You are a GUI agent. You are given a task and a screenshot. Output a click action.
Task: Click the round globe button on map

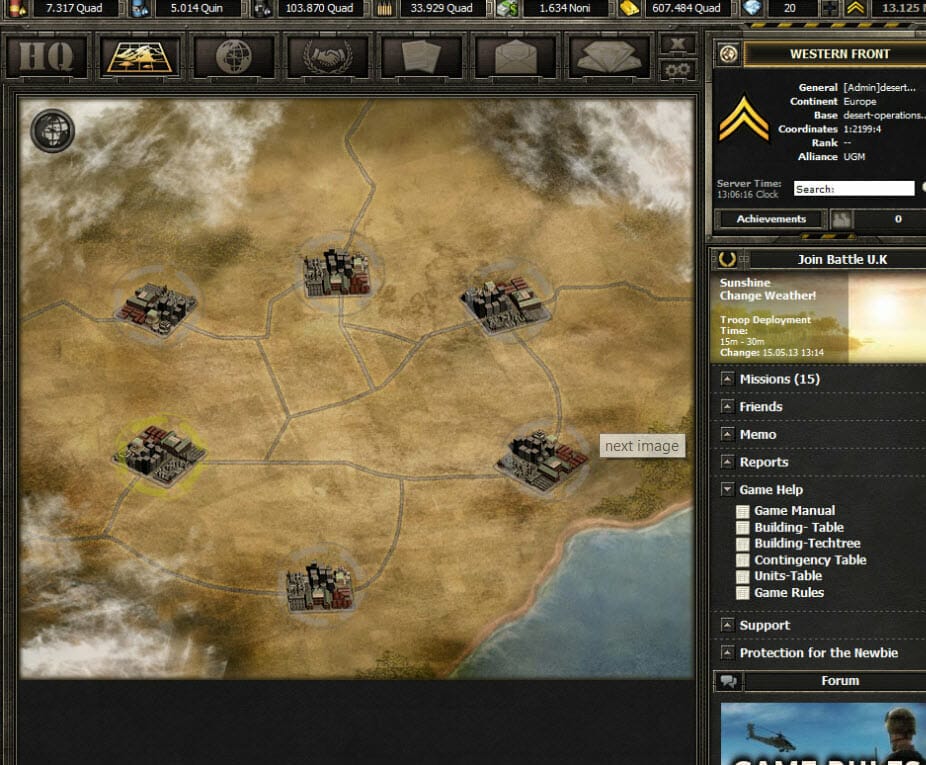52,130
